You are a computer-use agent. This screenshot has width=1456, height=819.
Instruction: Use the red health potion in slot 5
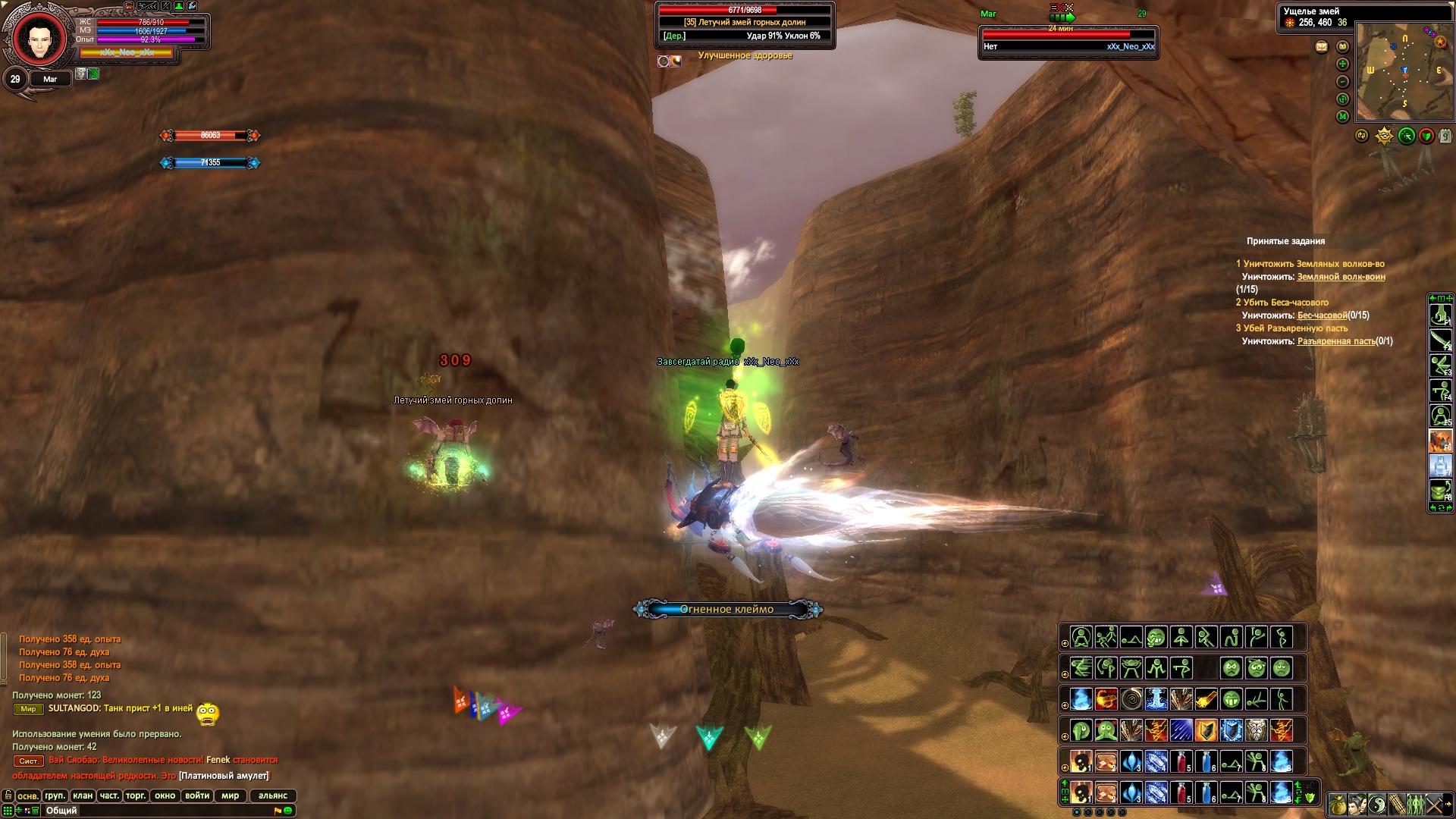(1181, 792)
